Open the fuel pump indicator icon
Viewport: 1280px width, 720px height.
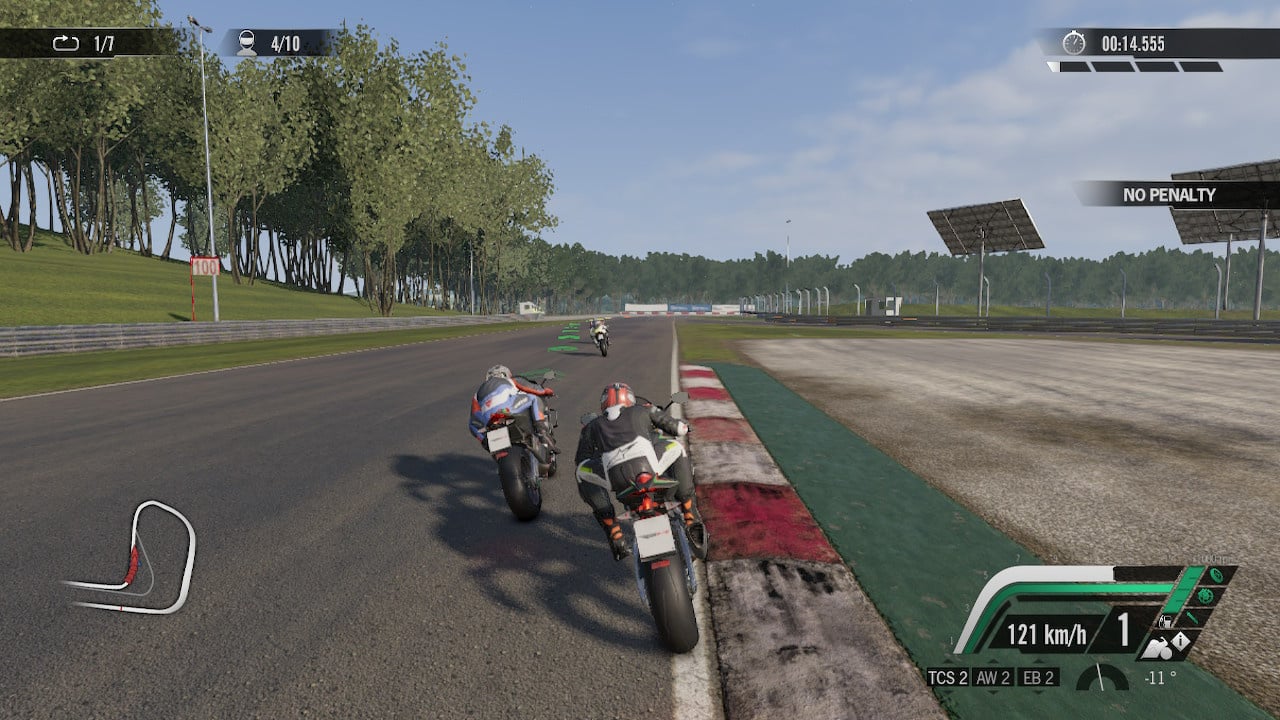tap(1165, 620)
